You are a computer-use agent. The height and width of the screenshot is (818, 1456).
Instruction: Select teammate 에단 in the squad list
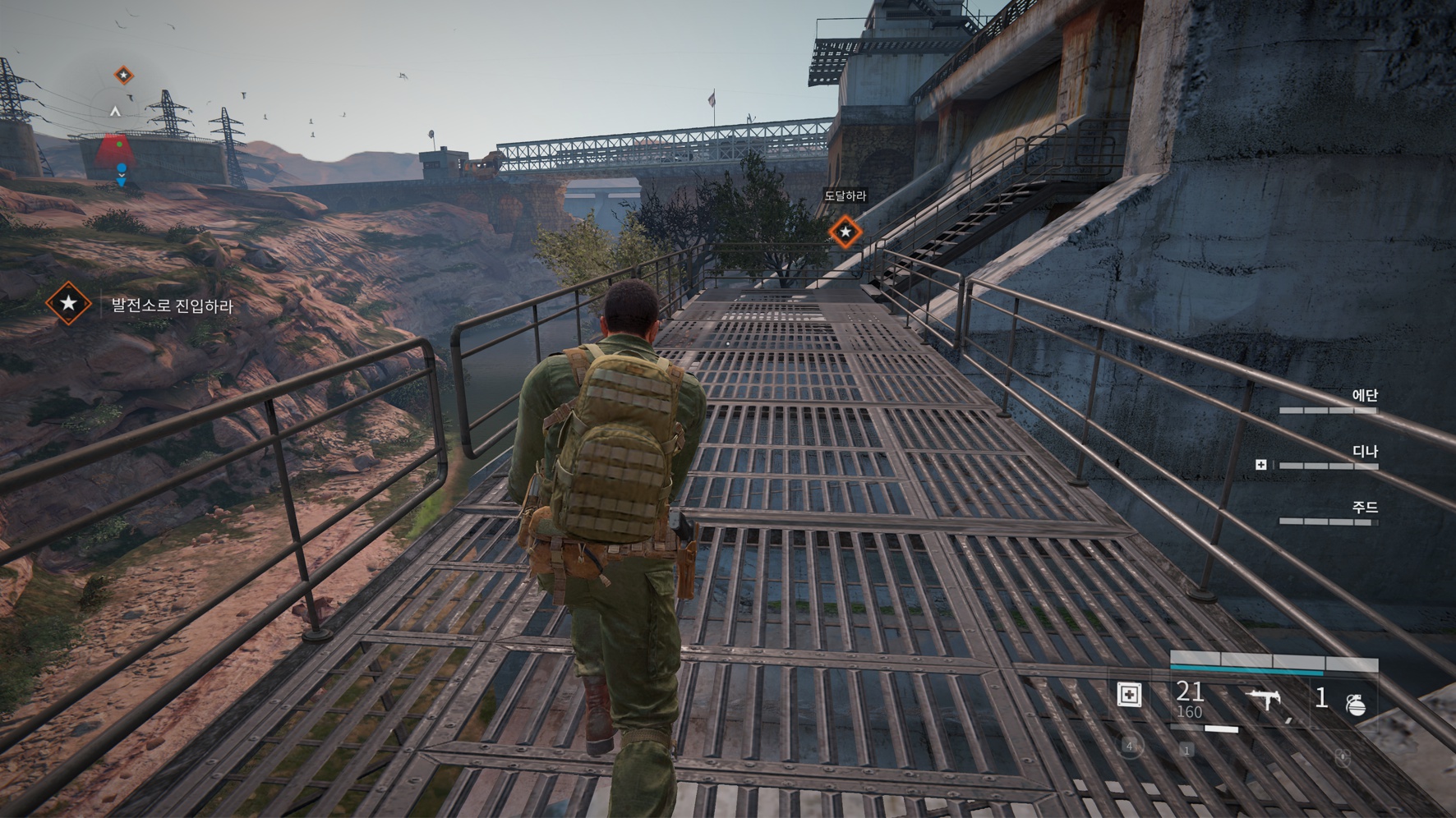pos(1364,396)
